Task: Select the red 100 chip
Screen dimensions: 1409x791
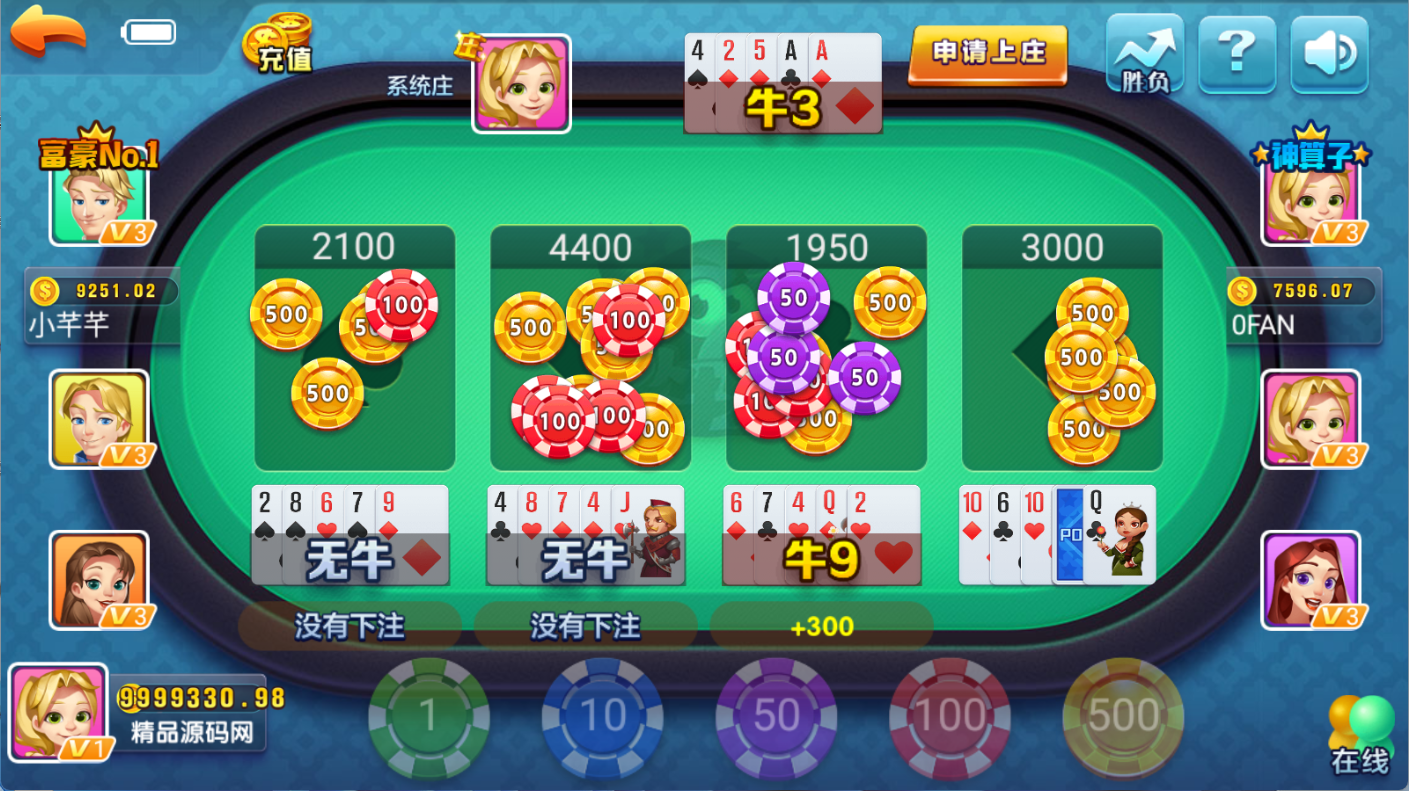Action: (x=949, y=716)
